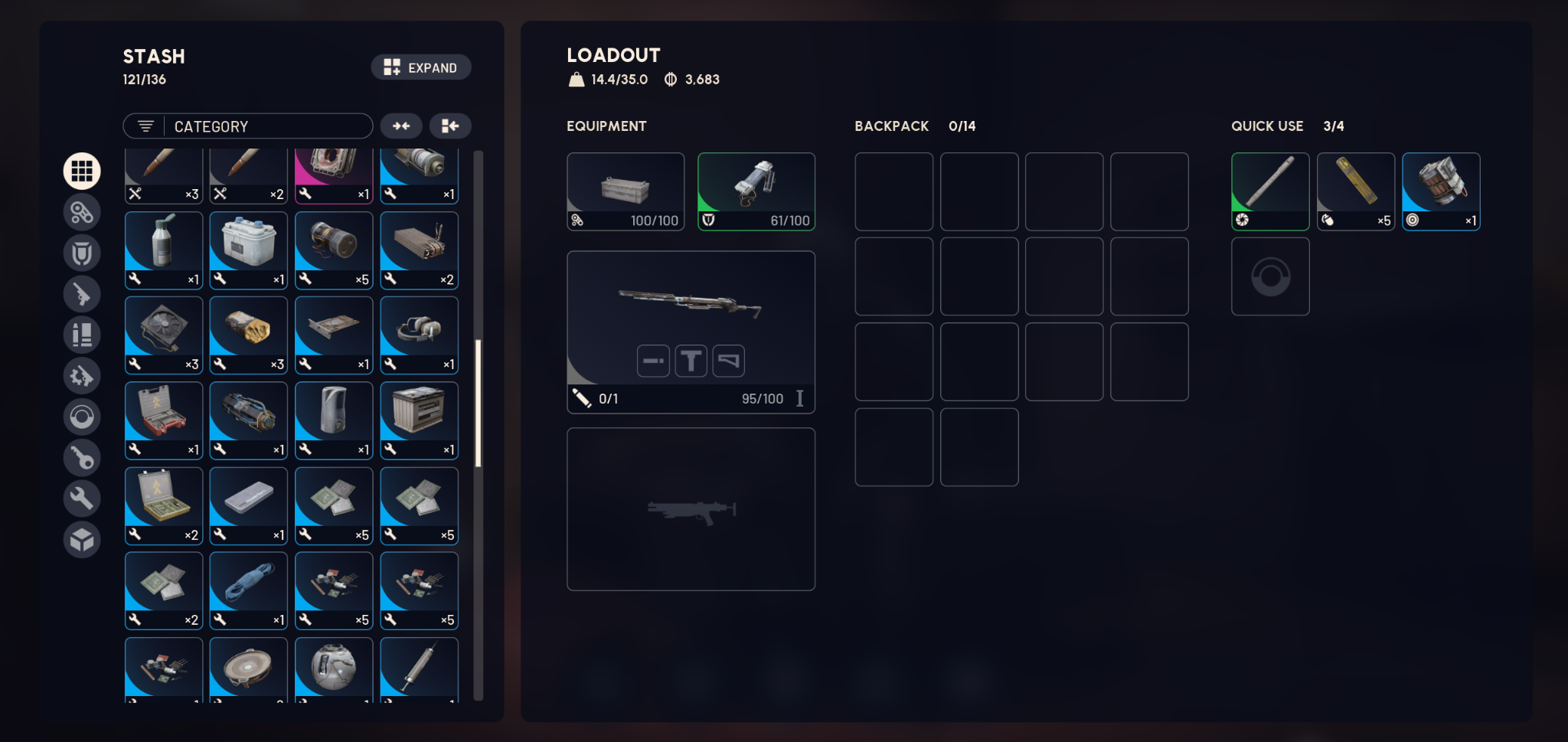
Task: Toggle the filter icon beside Category field
Action: click(146, 126)
